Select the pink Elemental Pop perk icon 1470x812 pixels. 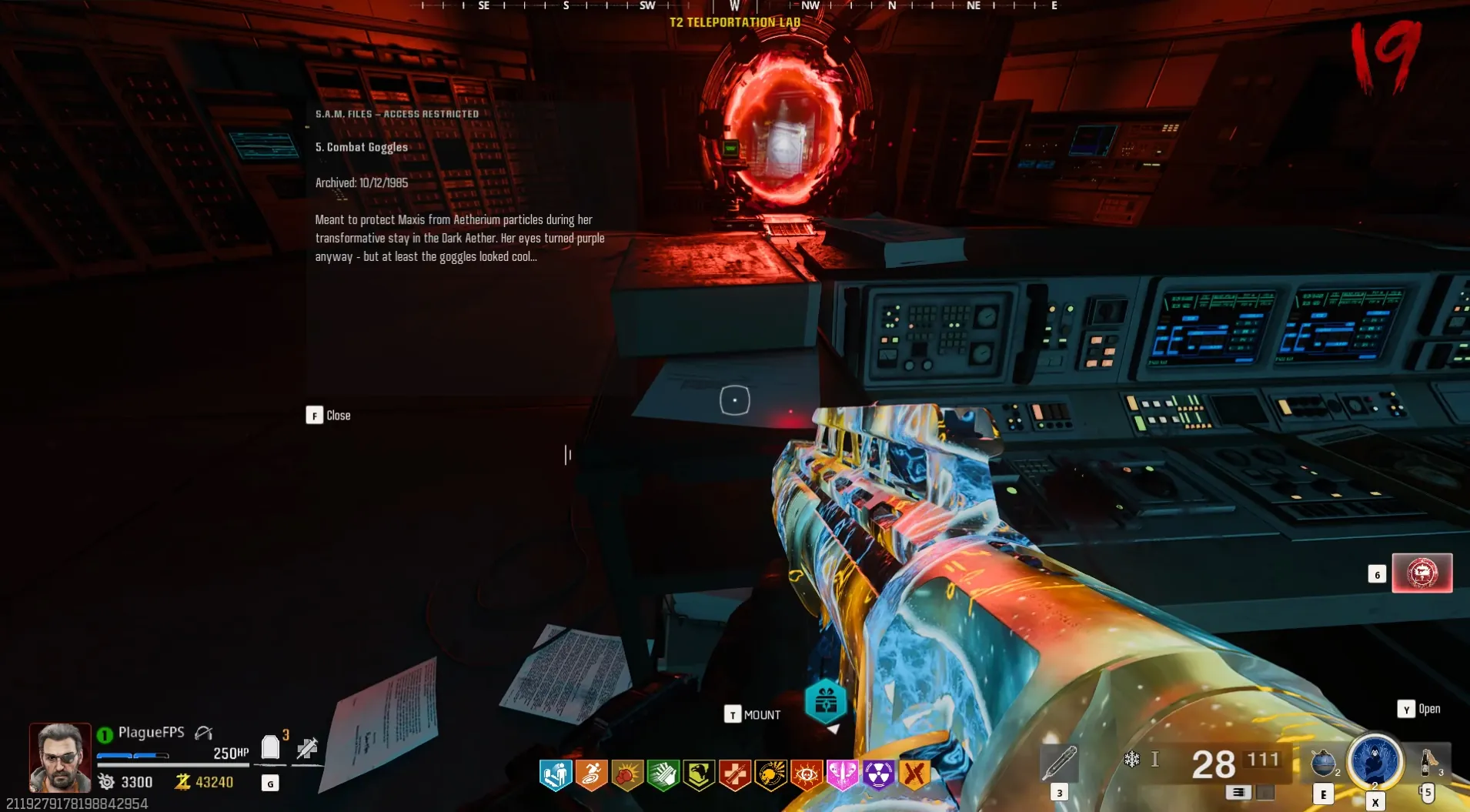(x=842, y=774)
